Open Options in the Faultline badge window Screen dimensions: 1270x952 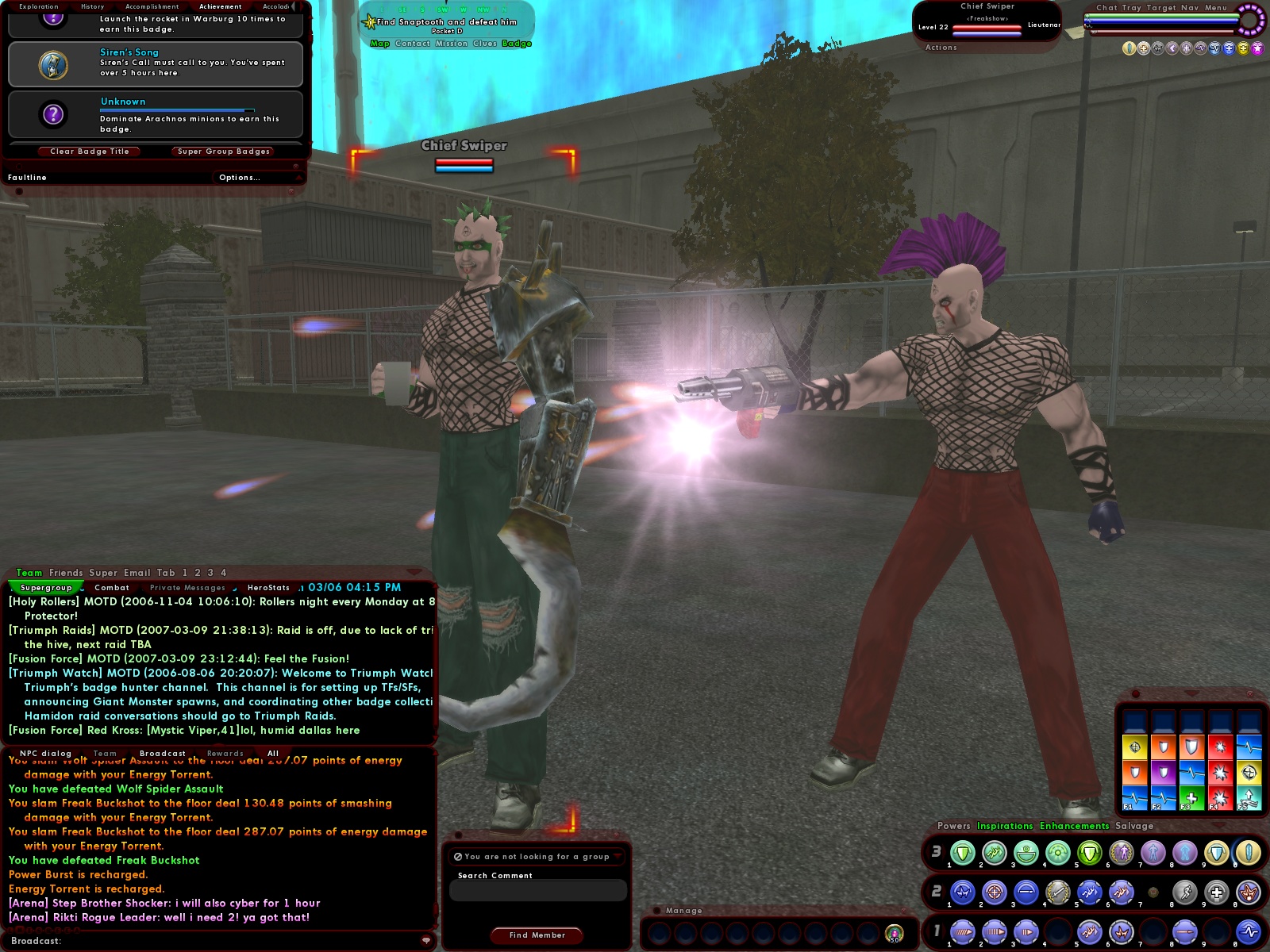pyautogui.click(x=240, y=177)
